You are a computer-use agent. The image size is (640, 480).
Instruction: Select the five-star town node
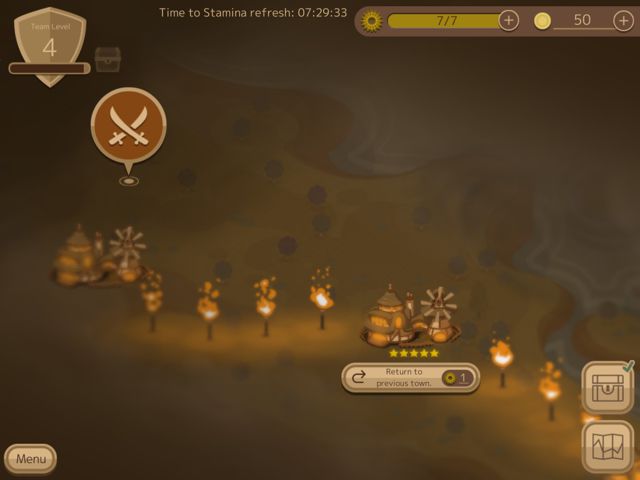point(412,318)
